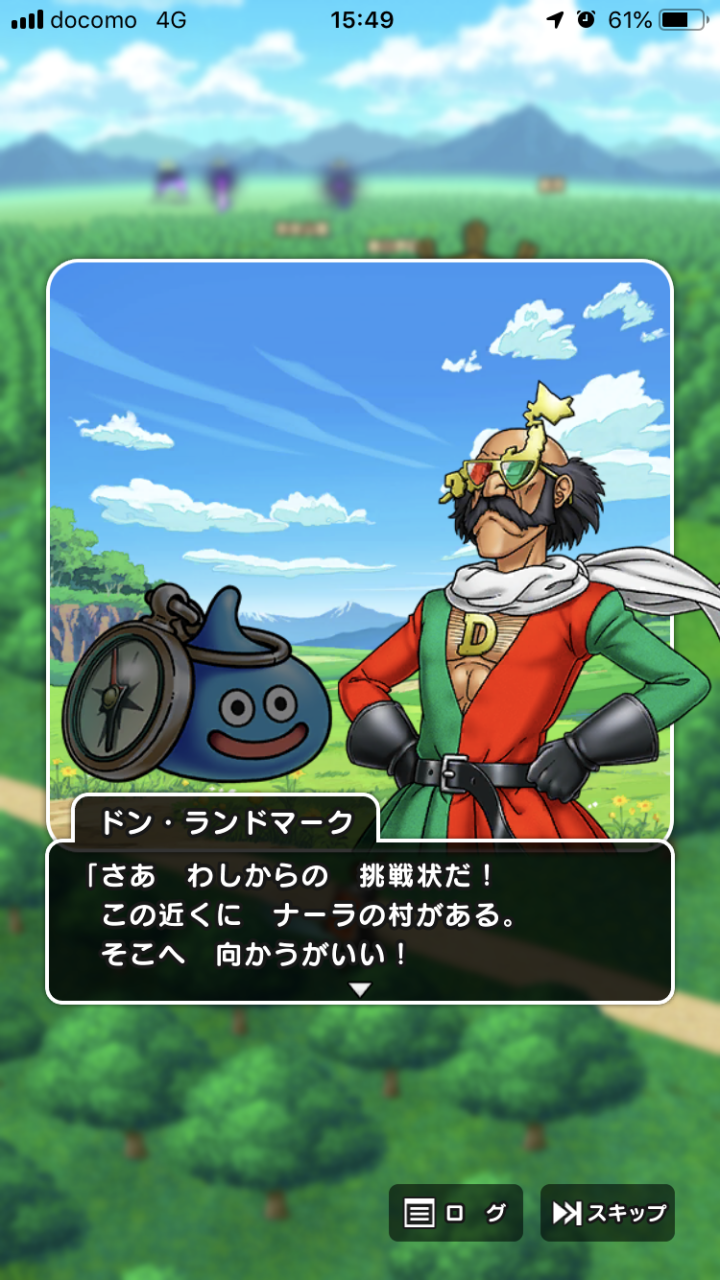Skip the cutscene with スキップ
Image resolution: width=720 pixels, height=1280 pixels.
click(608, 1213)
